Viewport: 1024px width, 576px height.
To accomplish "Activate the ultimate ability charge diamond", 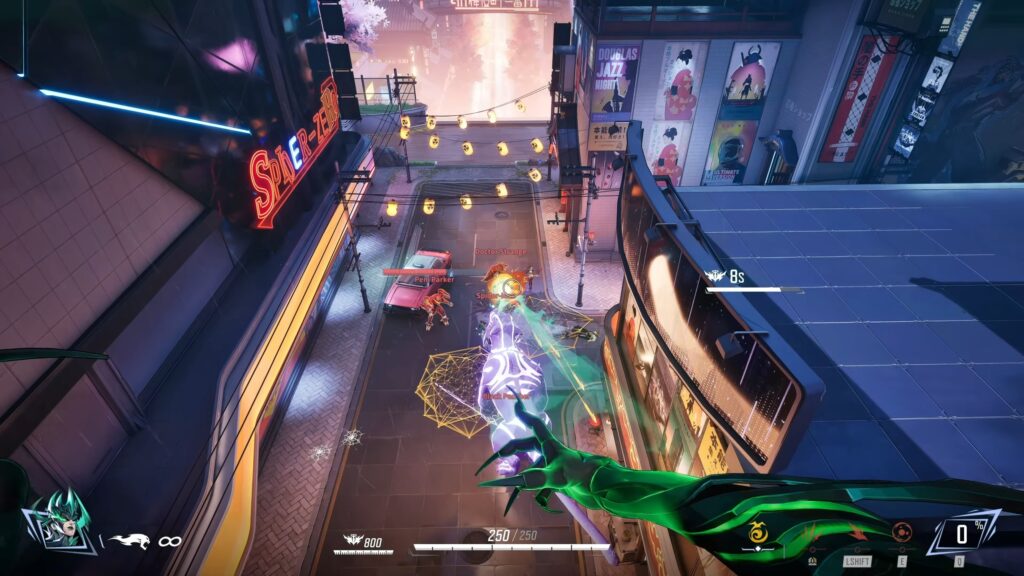I will [959, 532].
